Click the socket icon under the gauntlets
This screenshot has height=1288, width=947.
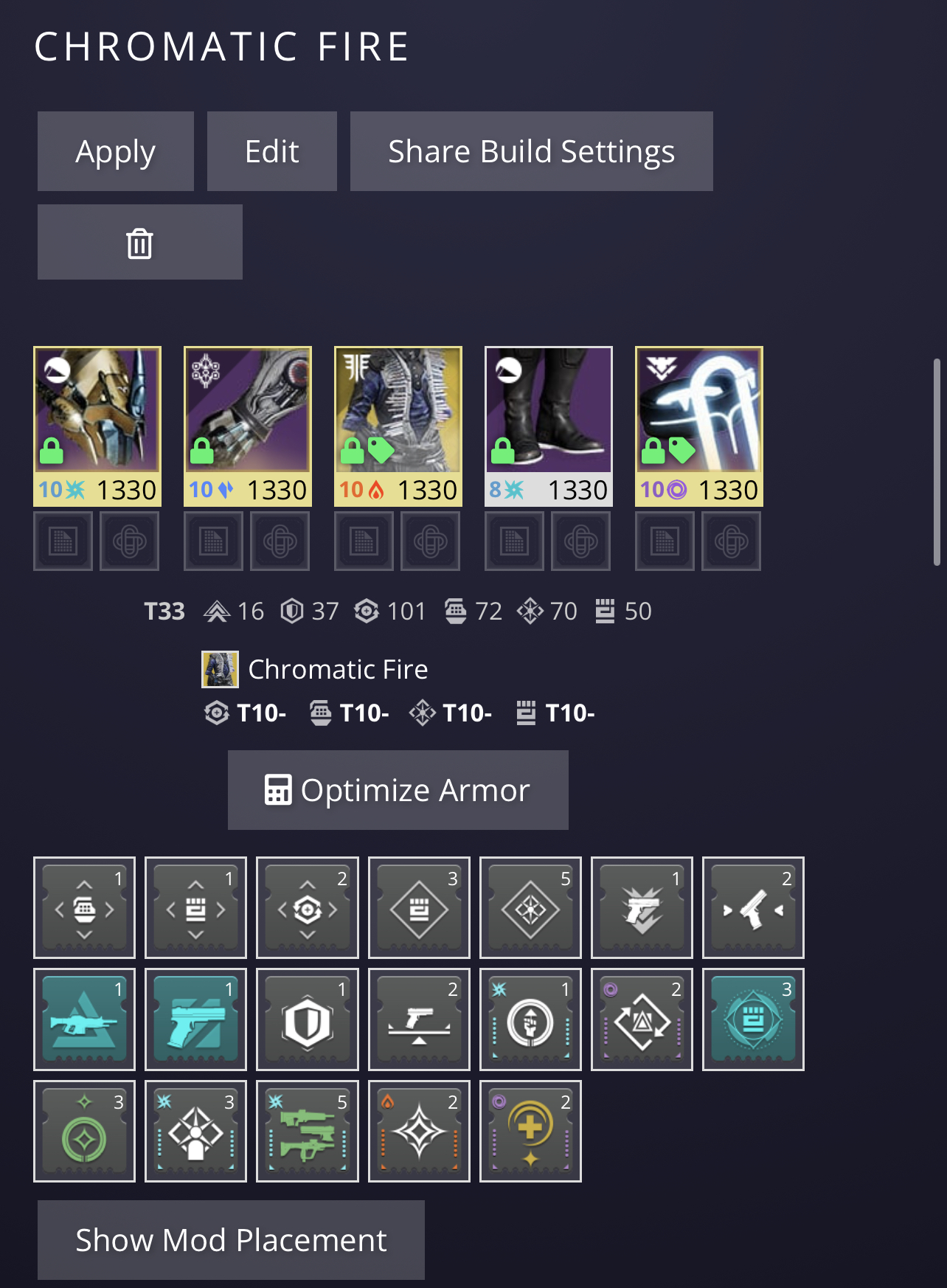coord(280,541)
